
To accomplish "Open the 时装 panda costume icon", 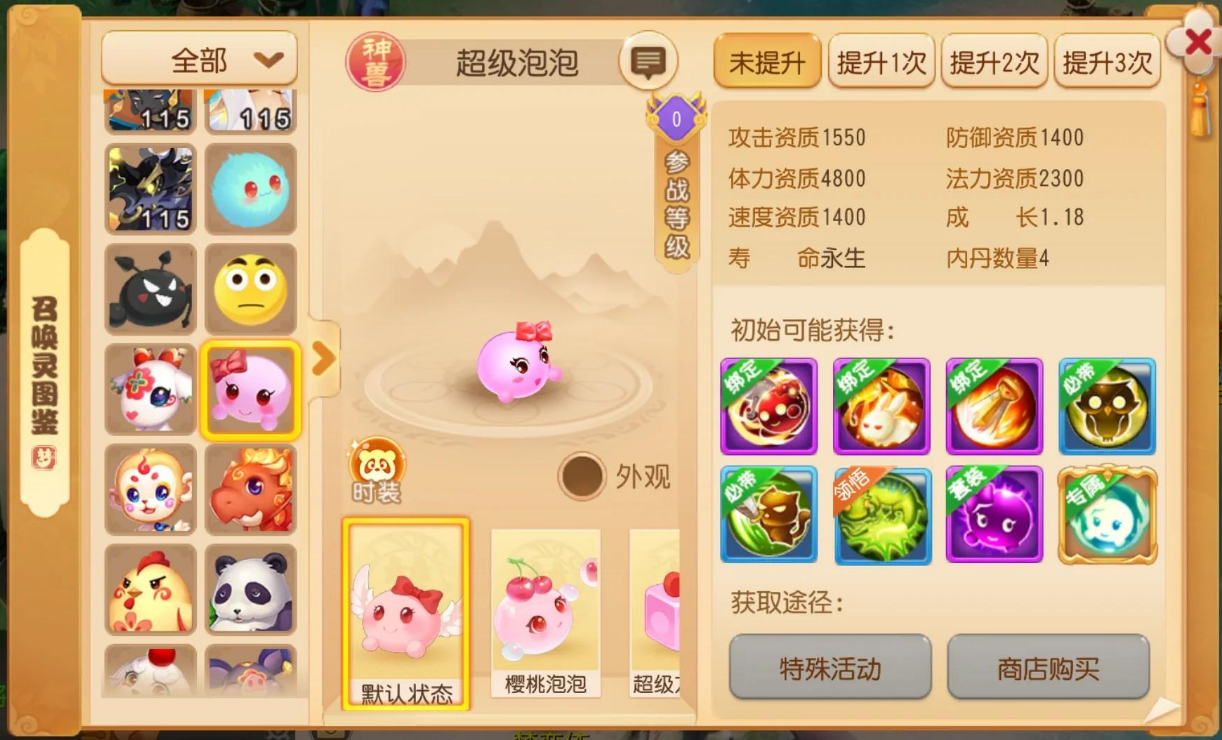I will click(377, 468).
